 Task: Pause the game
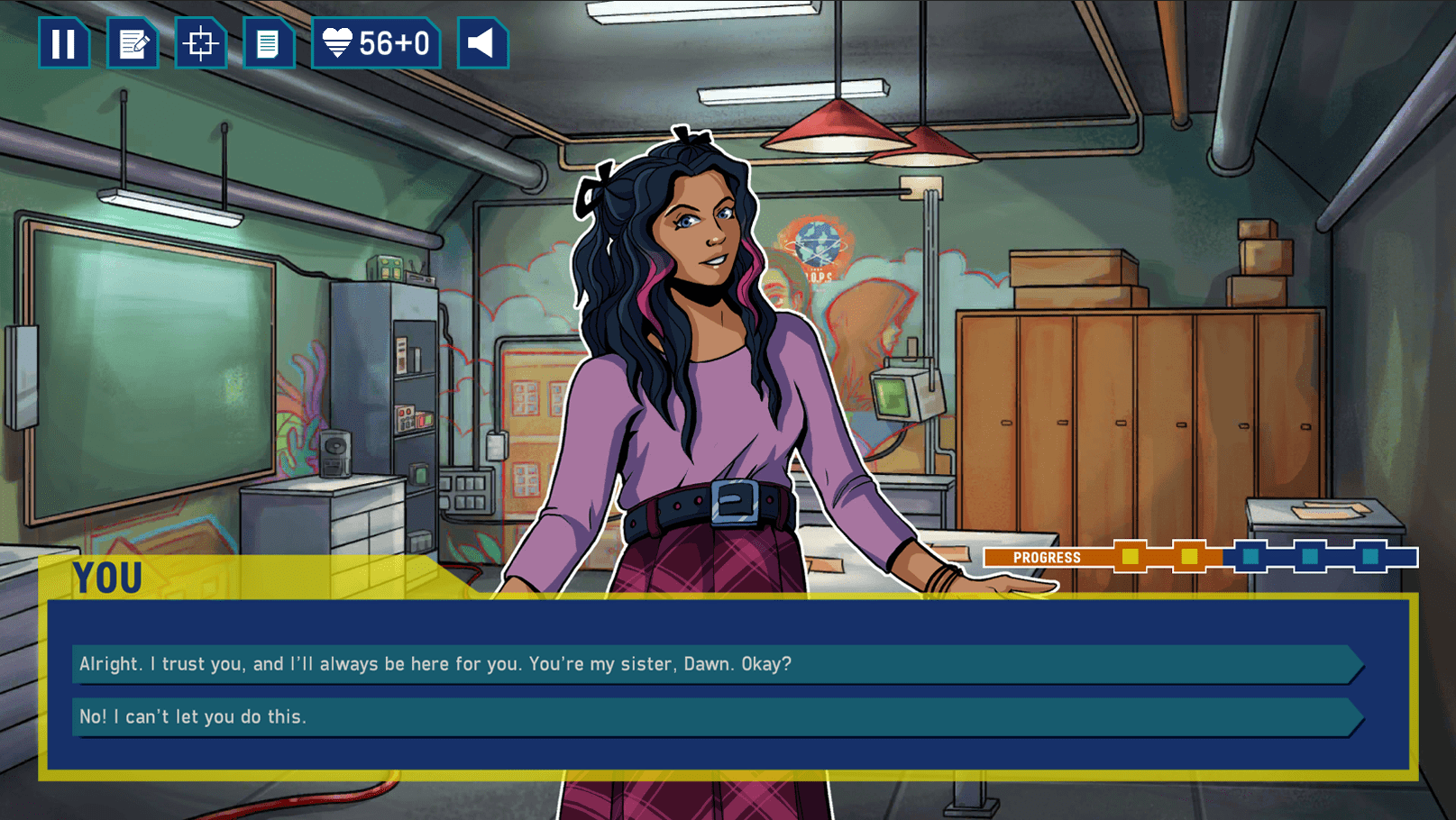point(63,43)
